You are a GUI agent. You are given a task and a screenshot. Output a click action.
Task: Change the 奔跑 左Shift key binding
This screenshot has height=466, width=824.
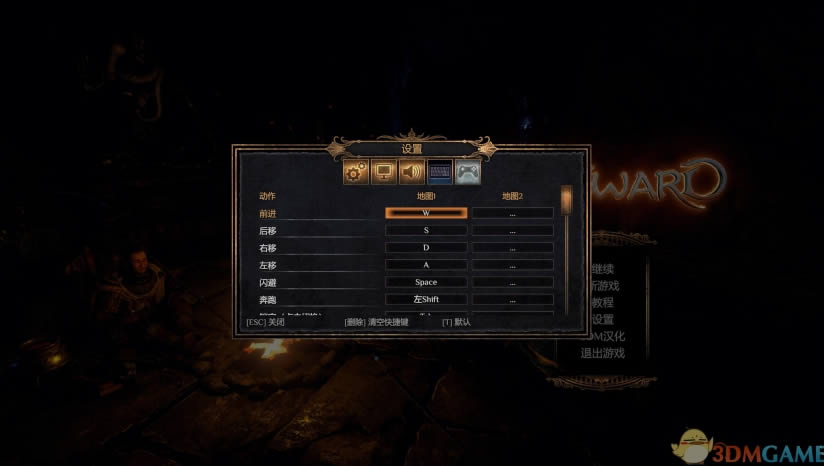[x=426, y=299]
